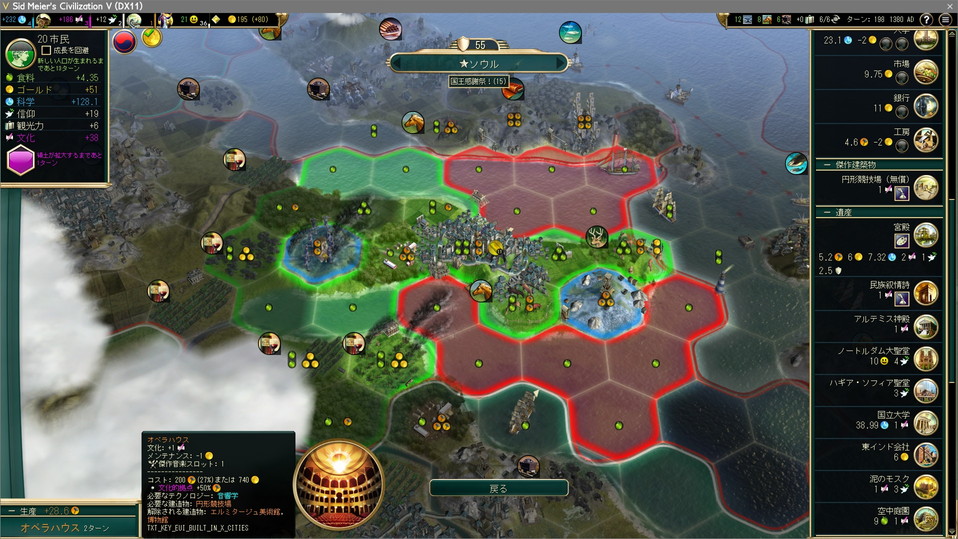Click the 円形競技場 great work slot
The height and width of the screenshot is (539, 958).
coord(899,191)
